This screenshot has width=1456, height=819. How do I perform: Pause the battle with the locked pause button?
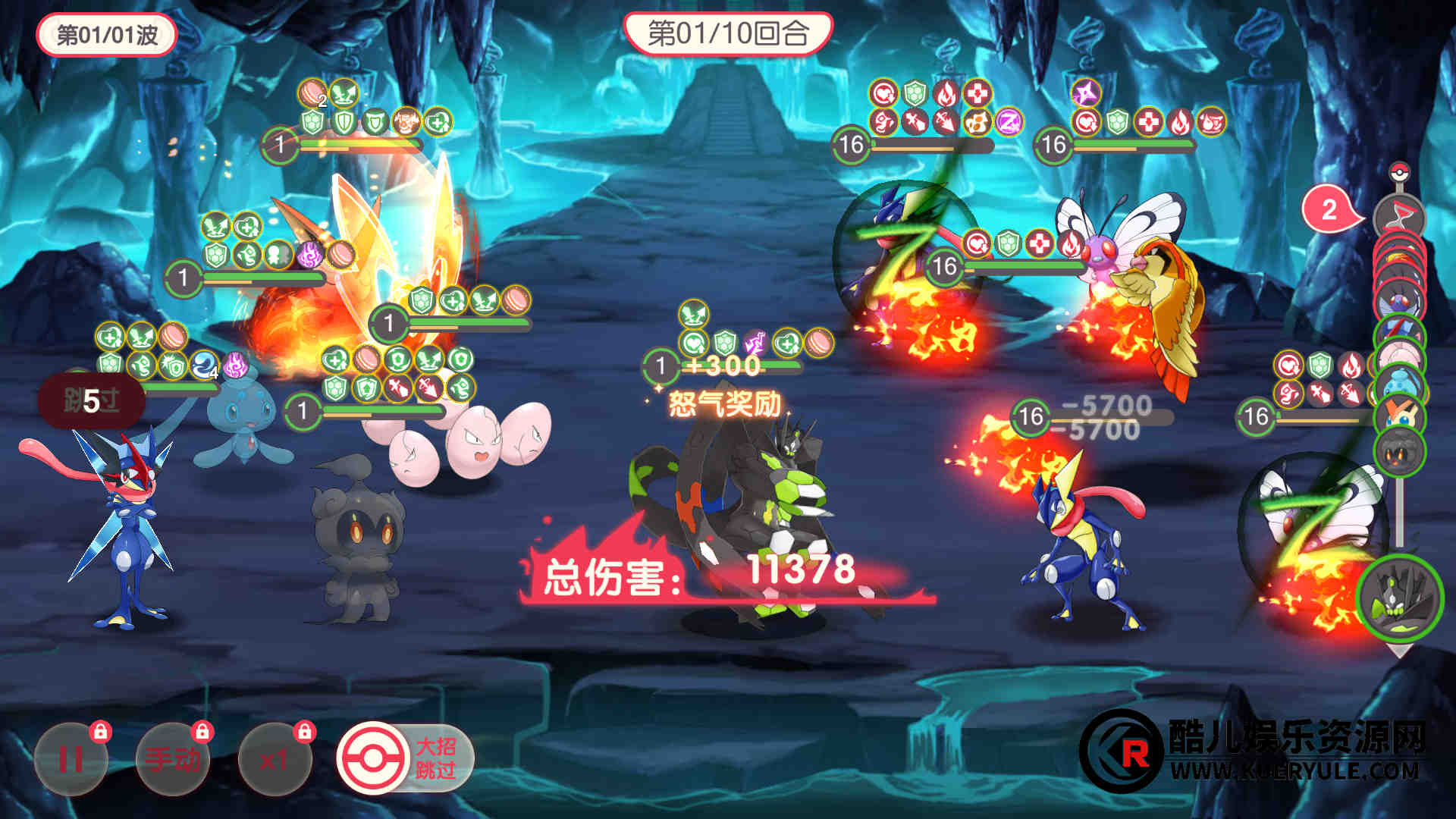coord(71,758)
